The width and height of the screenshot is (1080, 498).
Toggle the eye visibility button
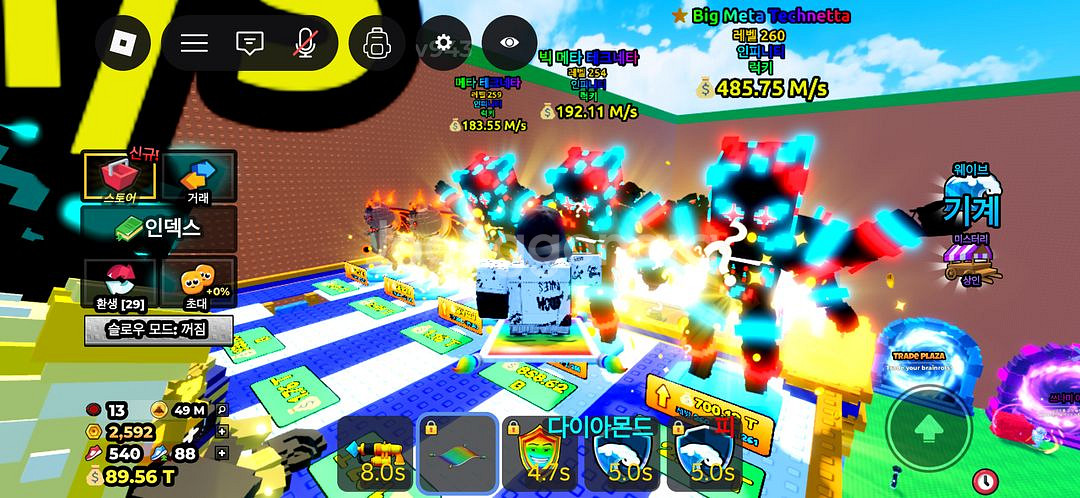(510, 42)
